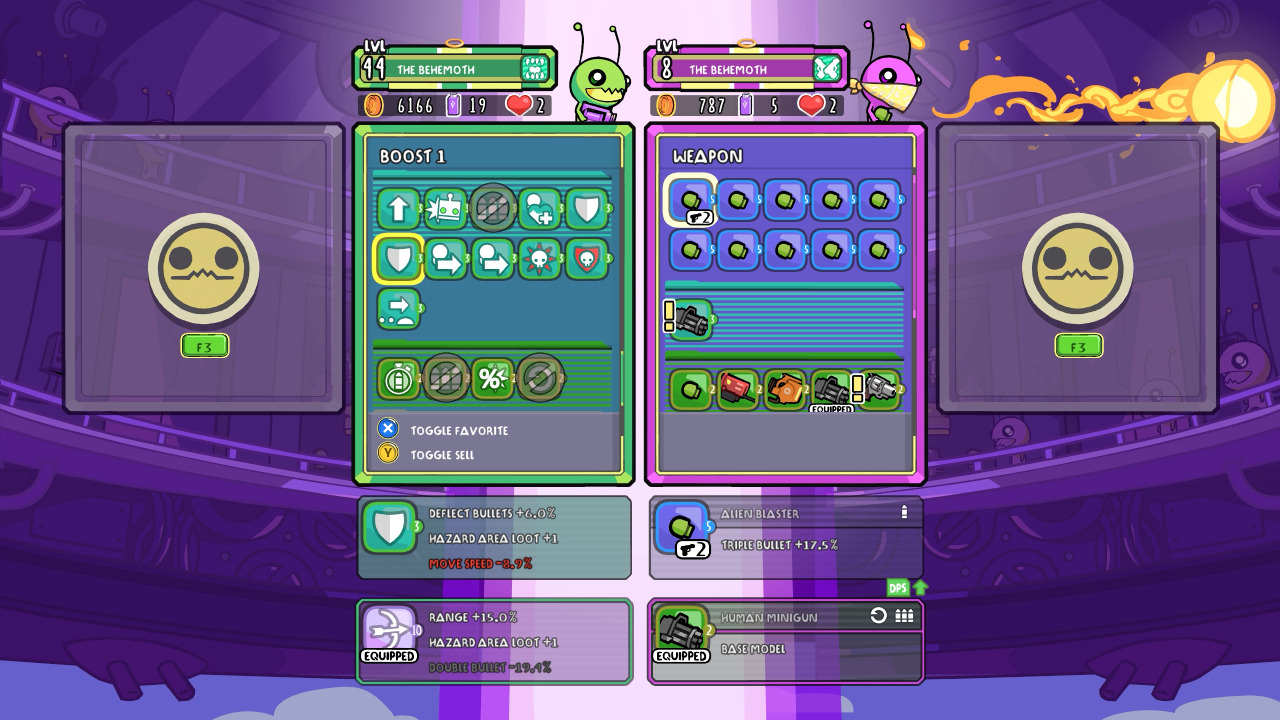The height and width of the screenshot is (720, 1280).
Task: Choose the spiked skull boost
Action: point(540,260)
